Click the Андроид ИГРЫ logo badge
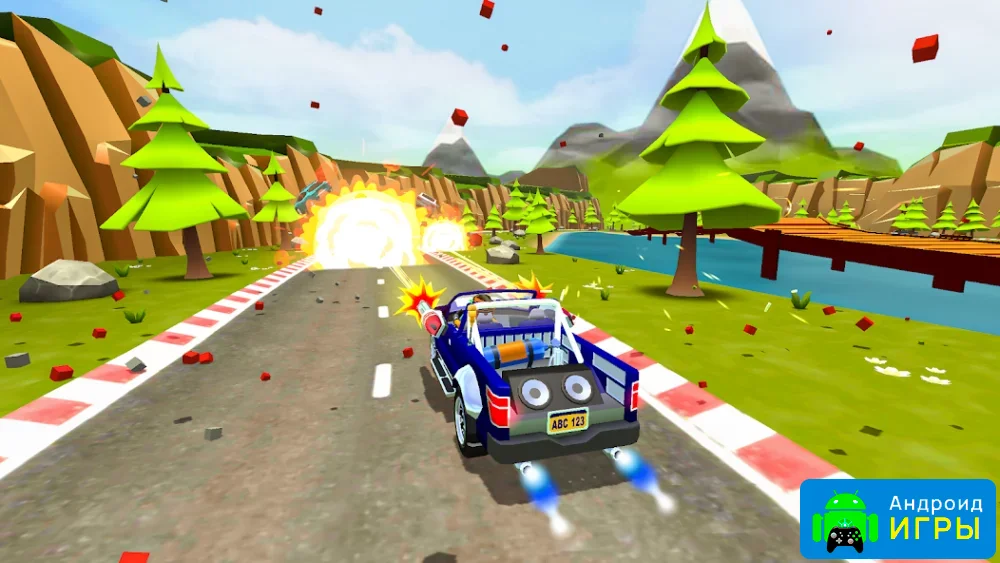Viewport: 1000px width, 563px height. click(897, 518)
